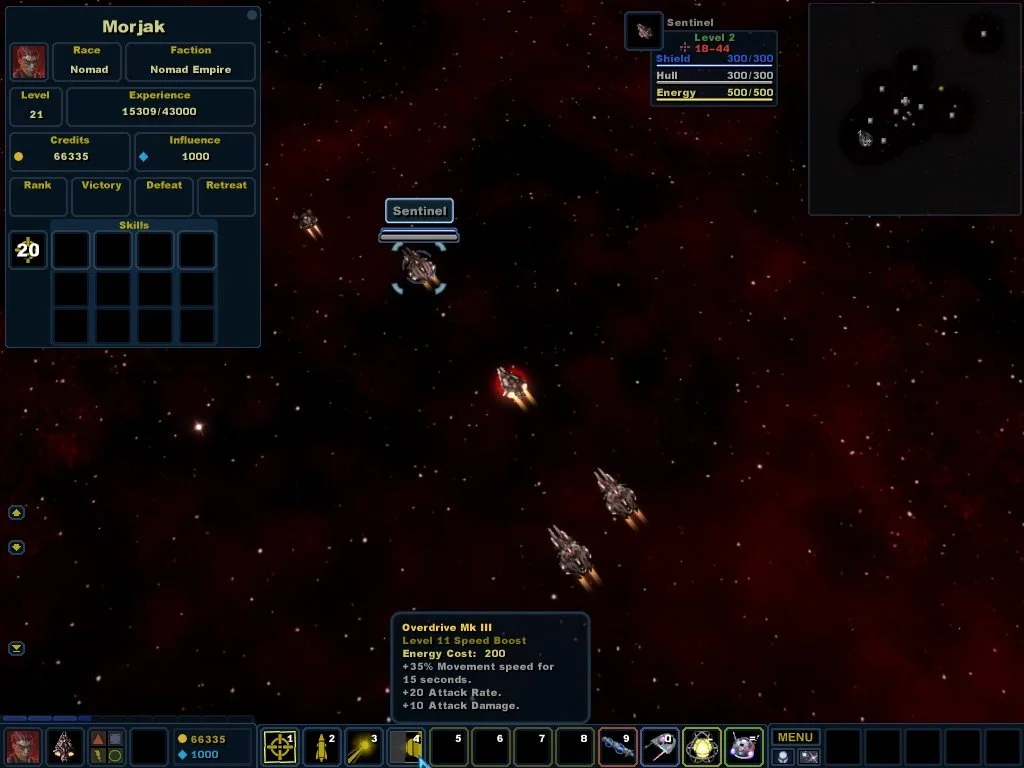The image size is (1024, 768).
Task: Select the Sentinel target portrait
Action: pyautogui.click(x=644, y=31)
